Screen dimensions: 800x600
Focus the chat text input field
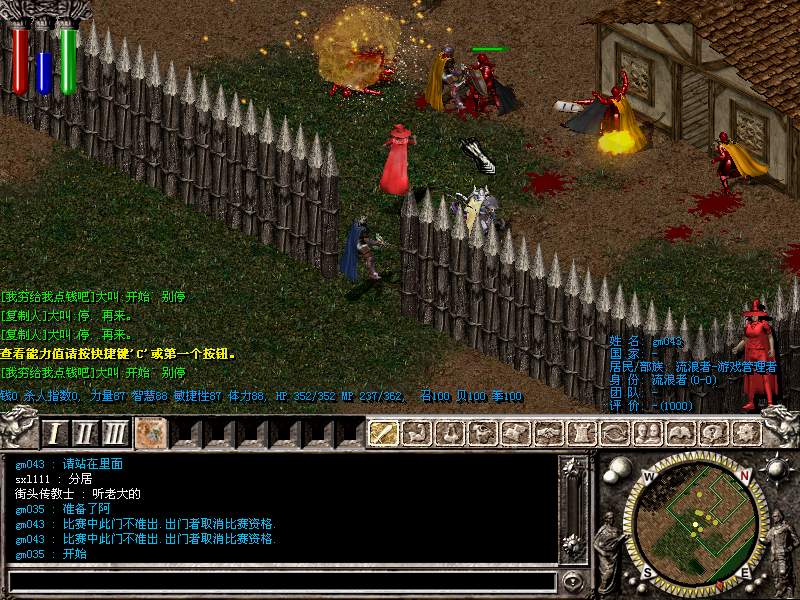point(282,581)
